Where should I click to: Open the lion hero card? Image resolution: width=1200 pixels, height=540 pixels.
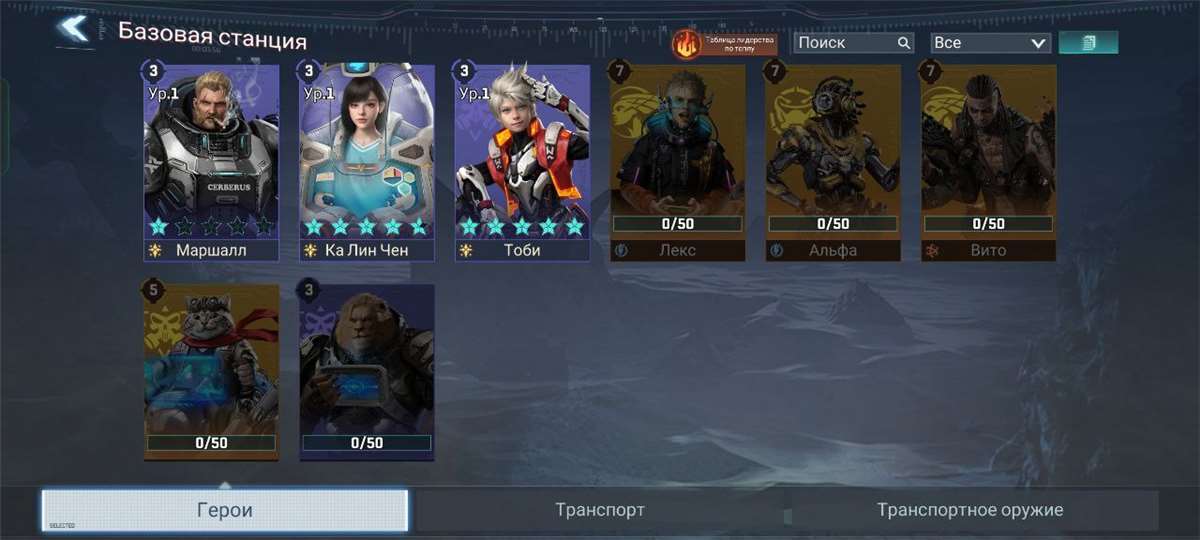(367, 372)
